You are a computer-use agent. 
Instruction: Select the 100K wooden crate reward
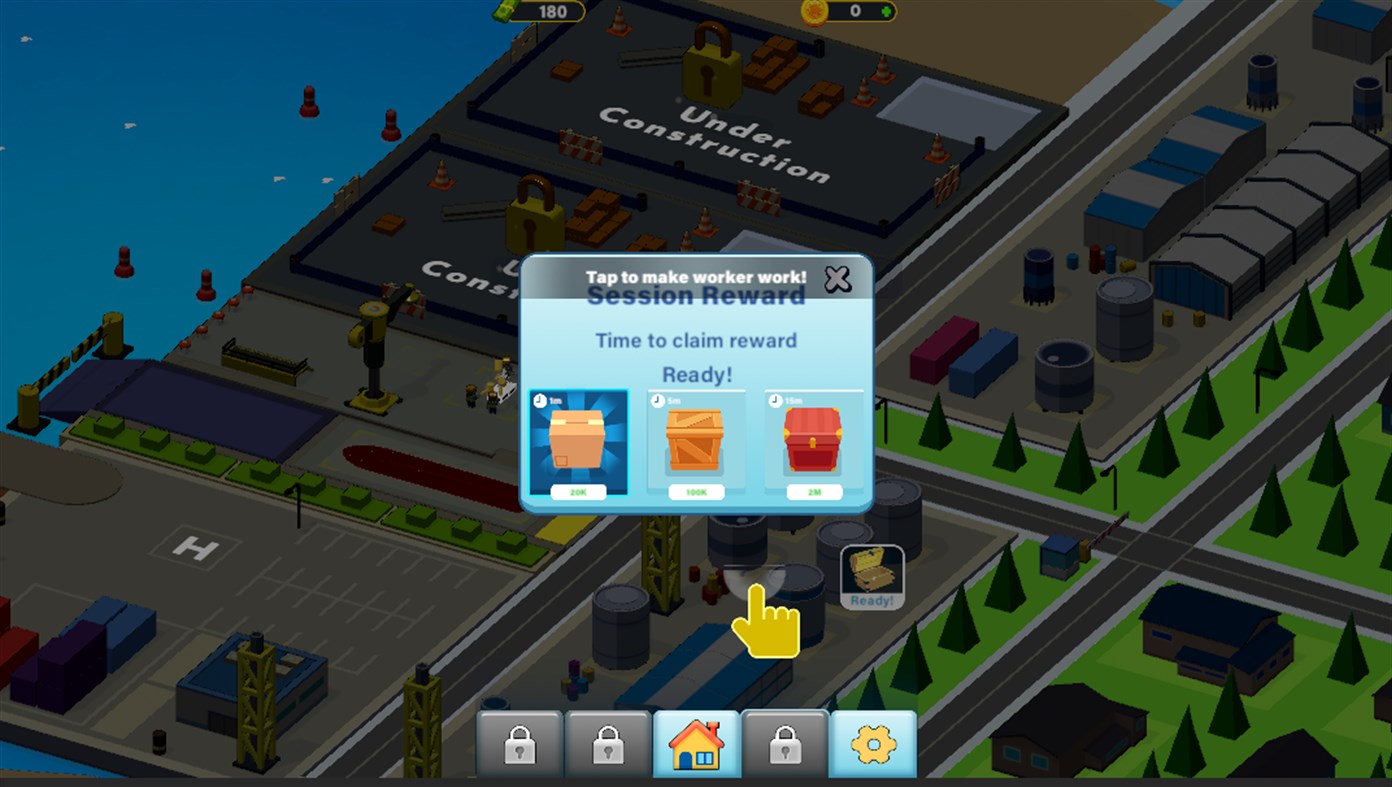[696, 443]
